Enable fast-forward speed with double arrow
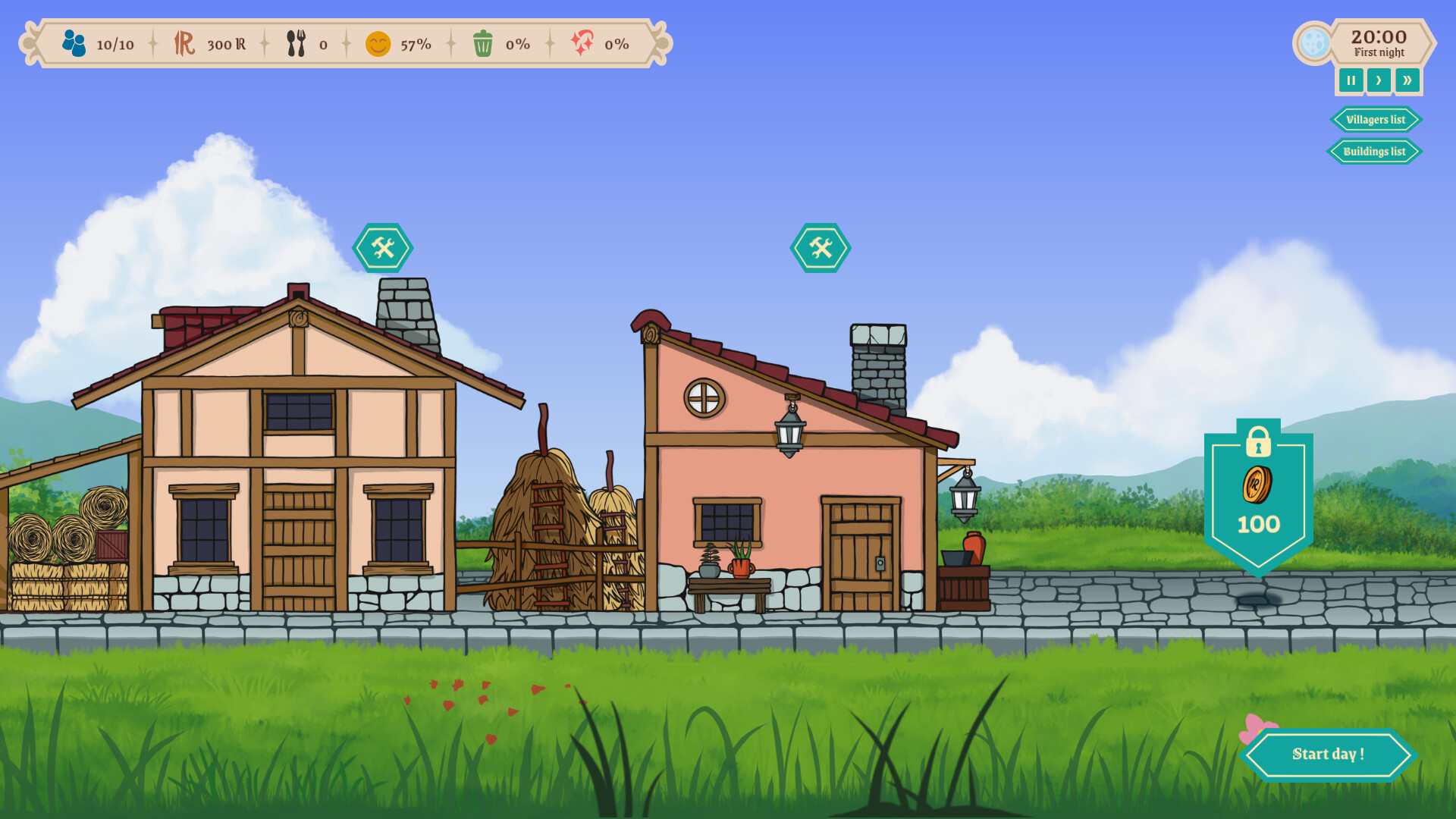Image resolution: width=1456 pixels, height=819 pixels. (x=1407, y=80)
